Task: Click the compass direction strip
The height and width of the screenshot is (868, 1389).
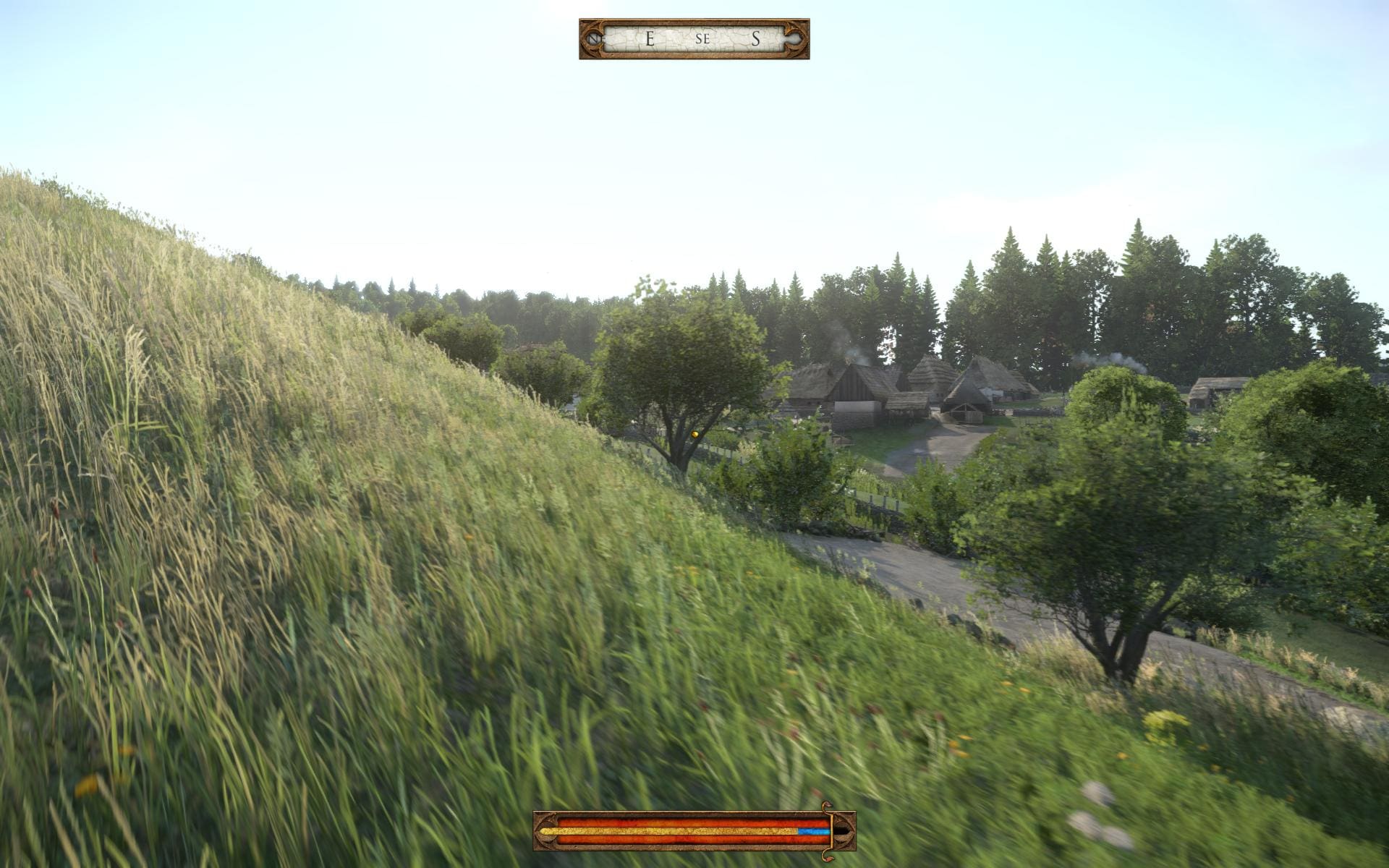Action: tap(694, 39)
